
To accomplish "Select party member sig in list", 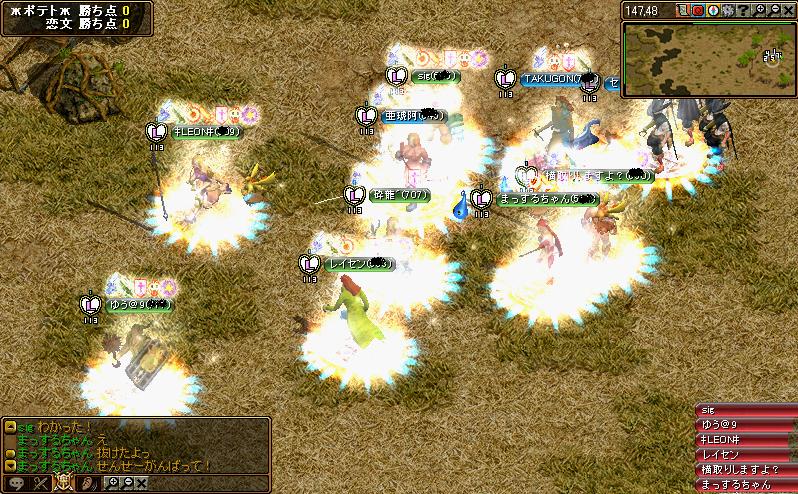I will (745, 409).
